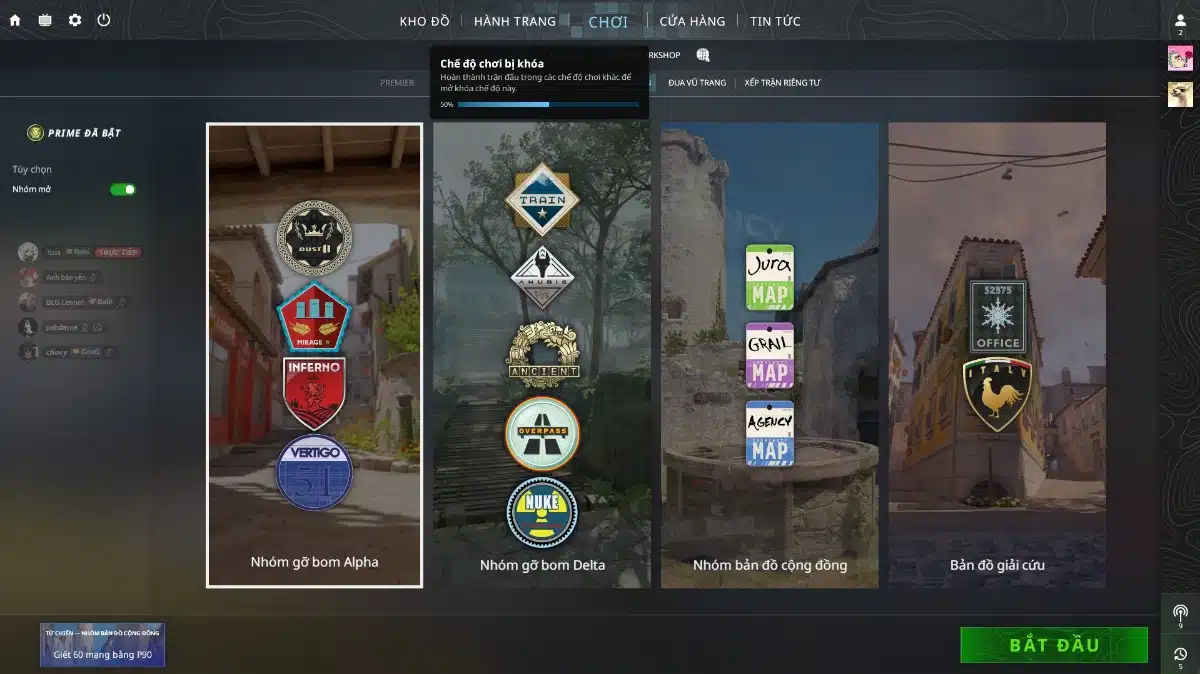This screenshot has height=674, width=1200.
Task: Toggle the Nhóm mở open party switch
Action: tap(123, 189)
